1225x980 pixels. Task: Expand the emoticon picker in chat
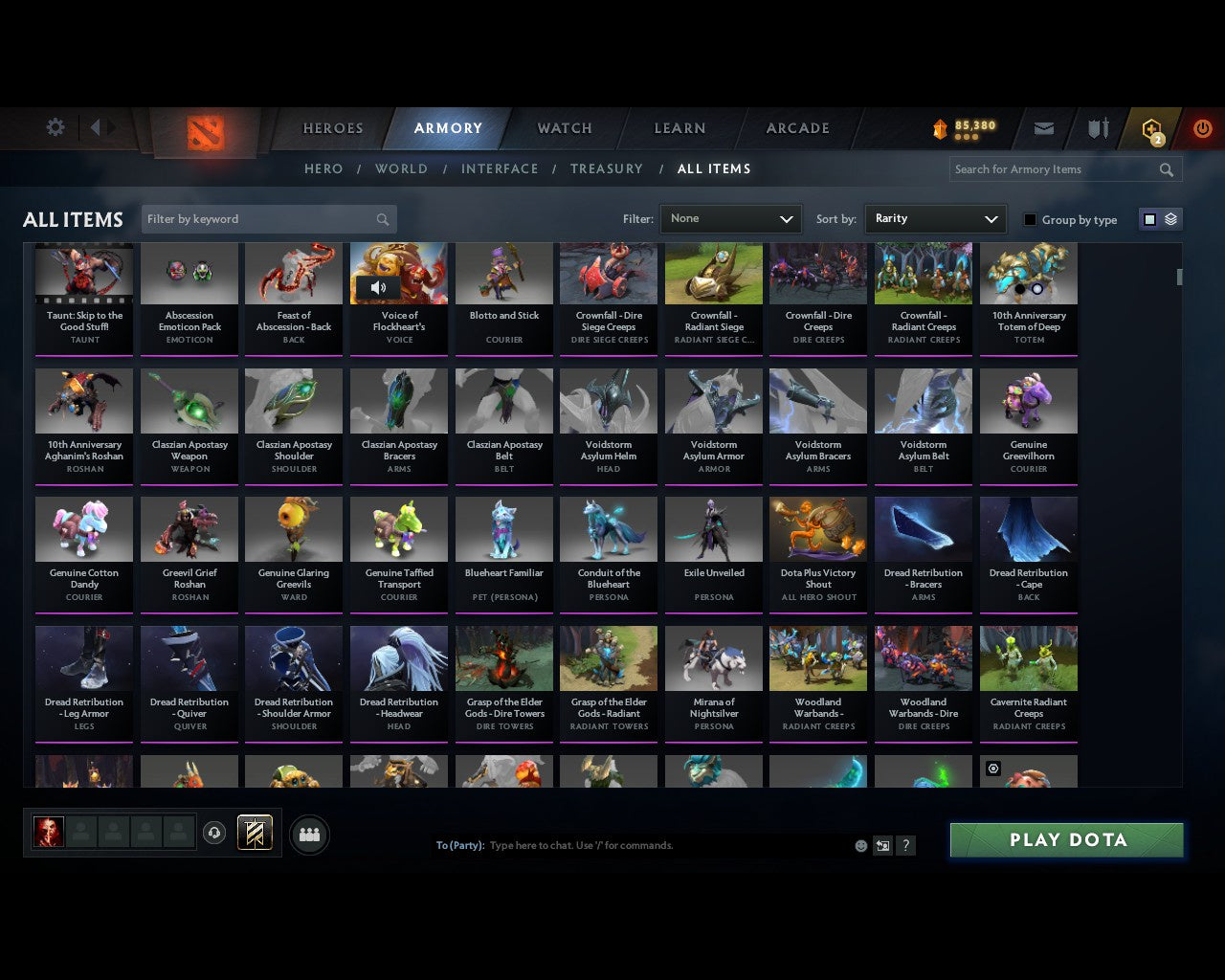(858, 845)
